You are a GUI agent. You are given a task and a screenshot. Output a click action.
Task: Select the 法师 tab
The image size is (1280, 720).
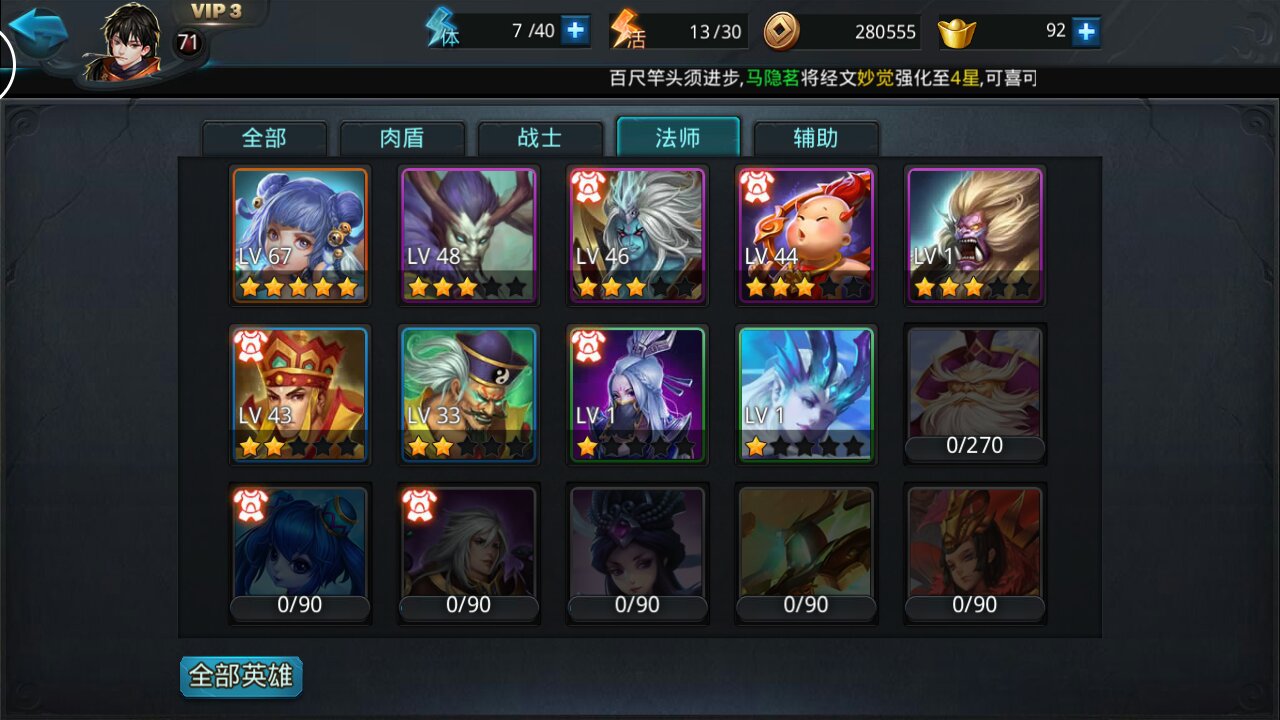678,138
